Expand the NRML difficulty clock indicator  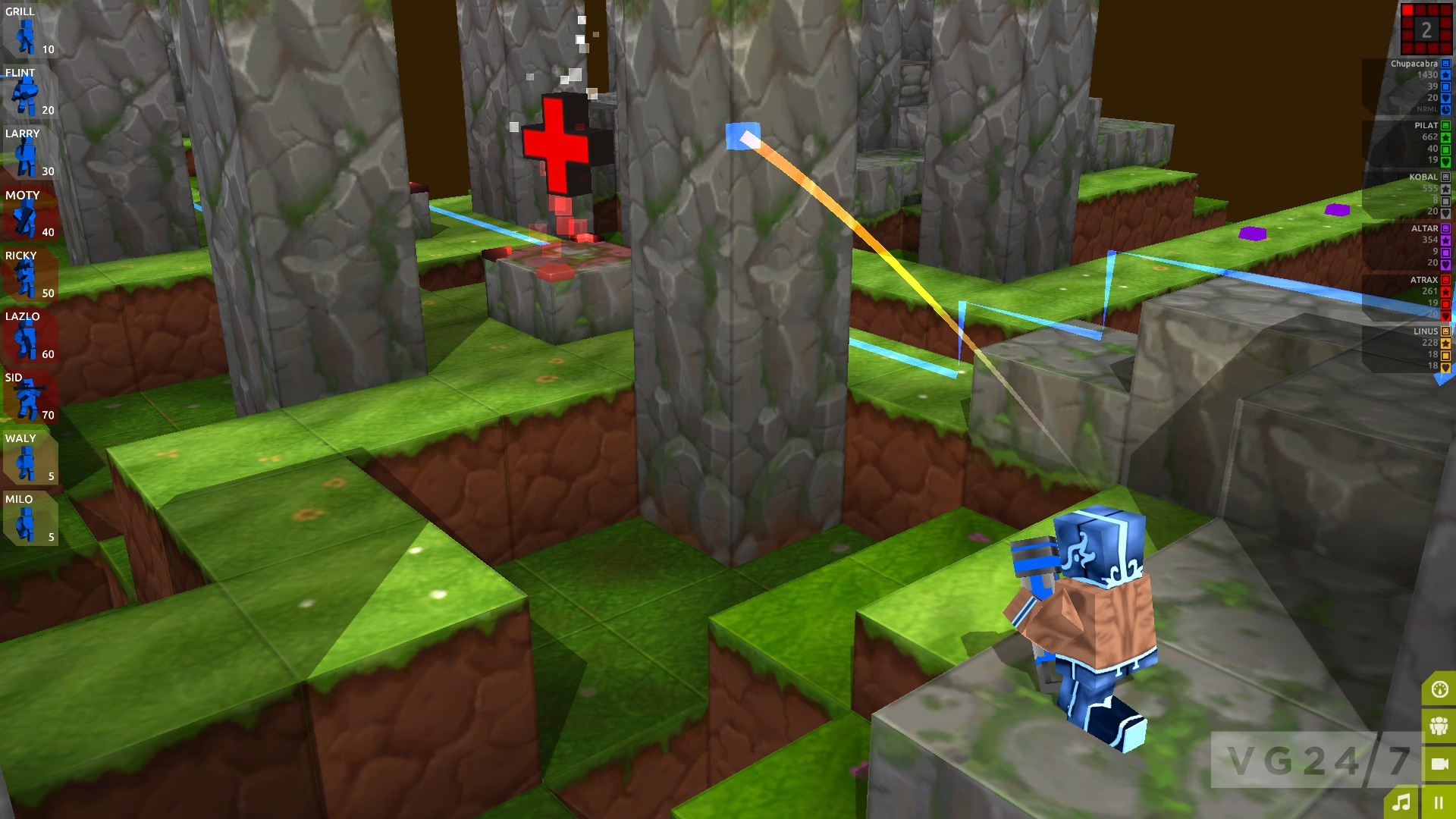coord(1445,110)
